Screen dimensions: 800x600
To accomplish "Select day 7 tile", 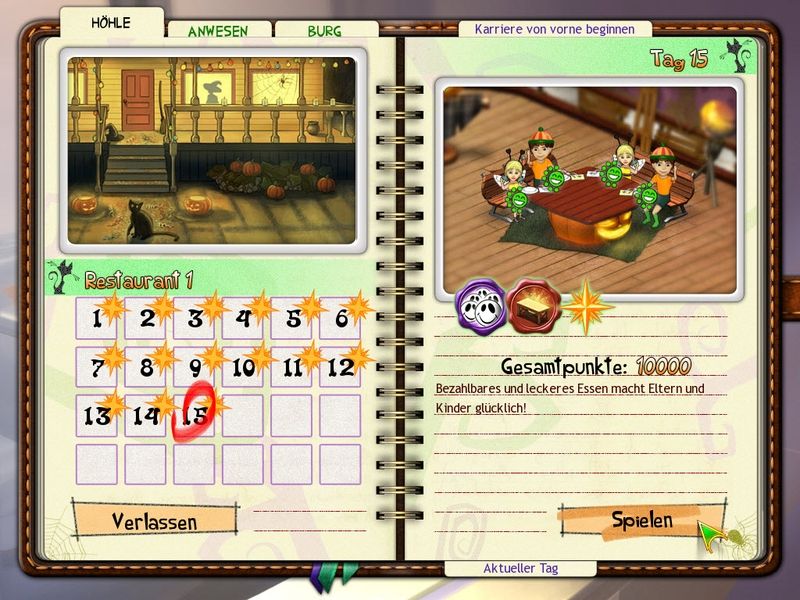I will (x=97, y=367).
